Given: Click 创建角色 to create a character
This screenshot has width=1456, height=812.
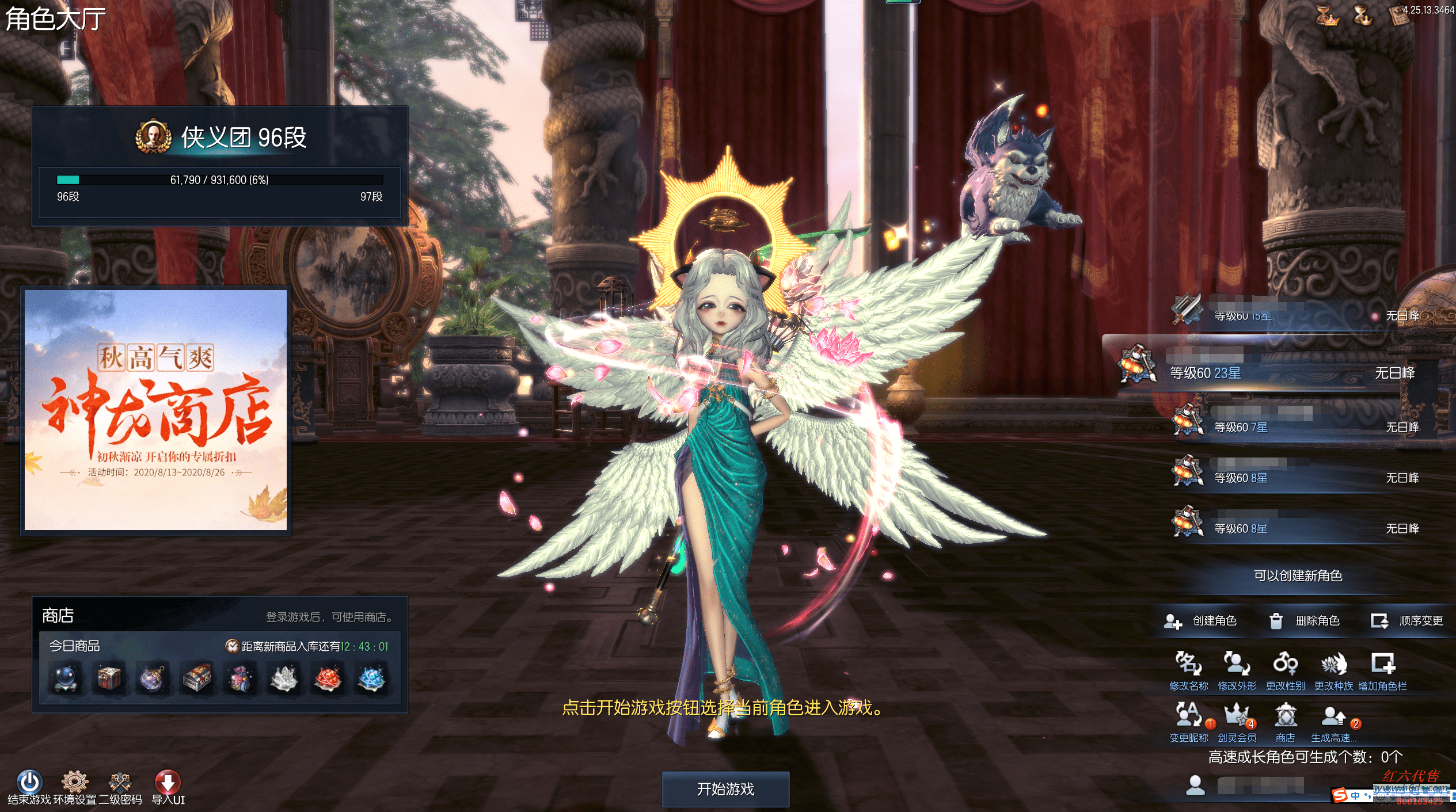Looking at the screenshot, I should coord(1201,620).
